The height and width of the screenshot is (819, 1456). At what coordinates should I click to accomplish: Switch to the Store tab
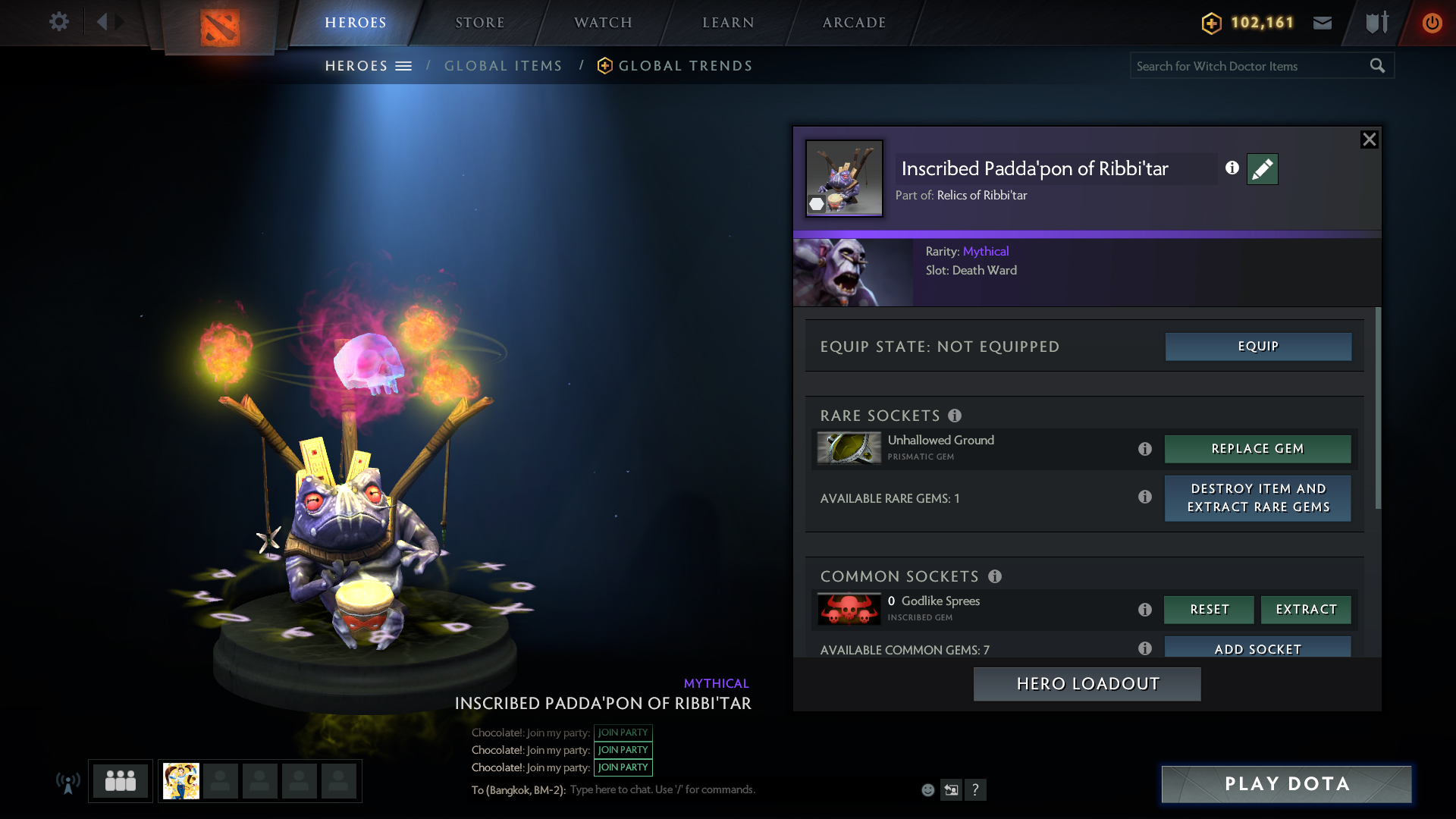pos(479,23)
